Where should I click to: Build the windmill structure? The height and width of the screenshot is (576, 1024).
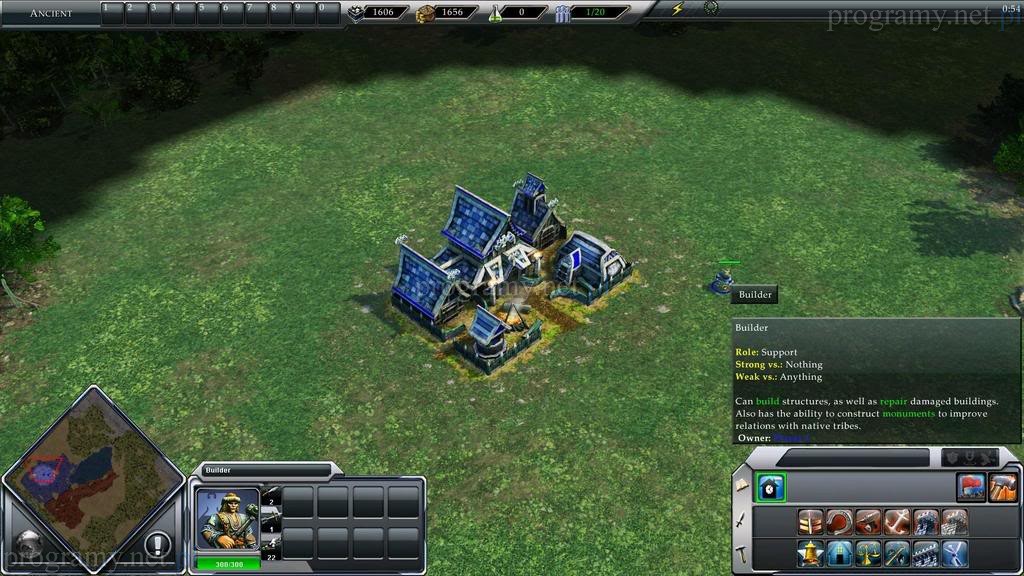[x=955, y=552]
